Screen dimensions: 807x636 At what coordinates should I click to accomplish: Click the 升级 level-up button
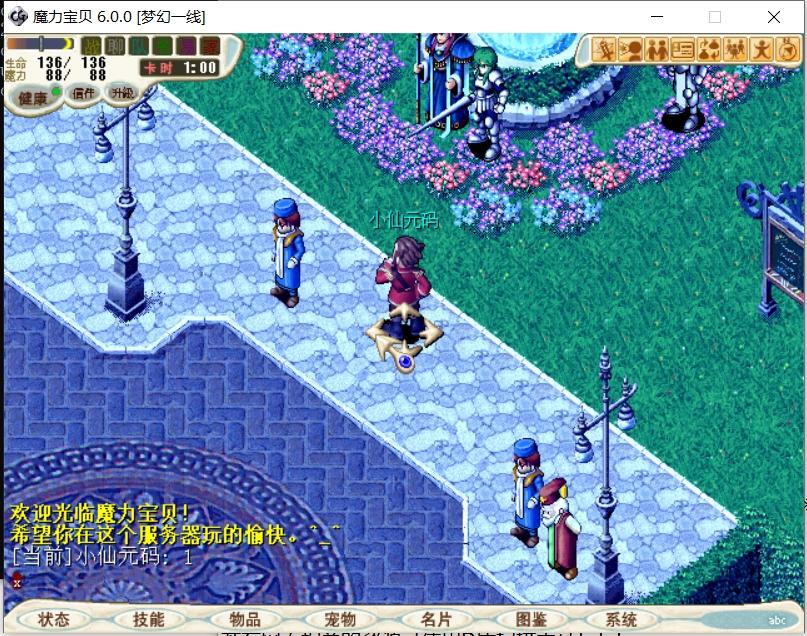(123, 93)
